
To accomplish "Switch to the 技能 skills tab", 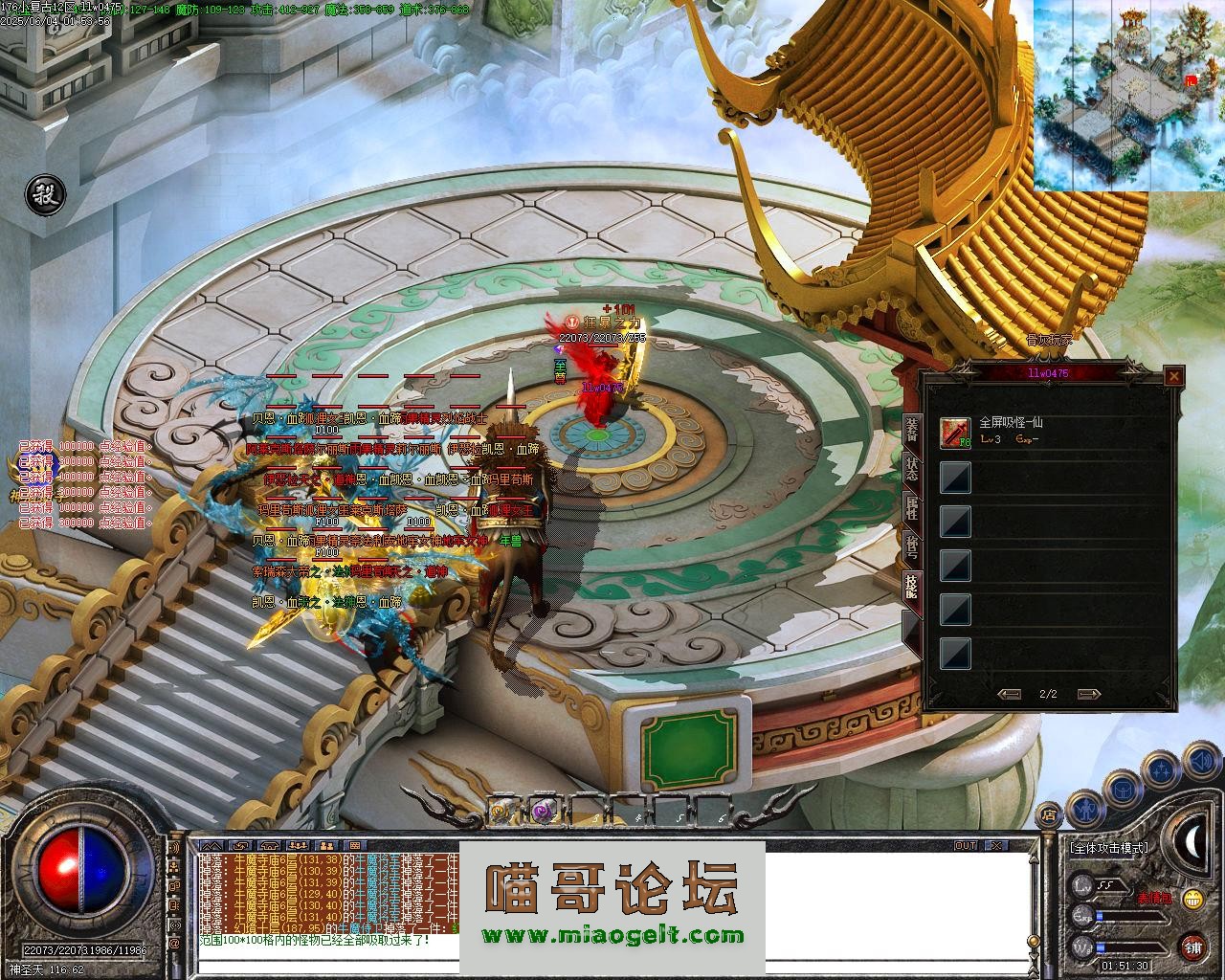I will (x=912, y=586).
